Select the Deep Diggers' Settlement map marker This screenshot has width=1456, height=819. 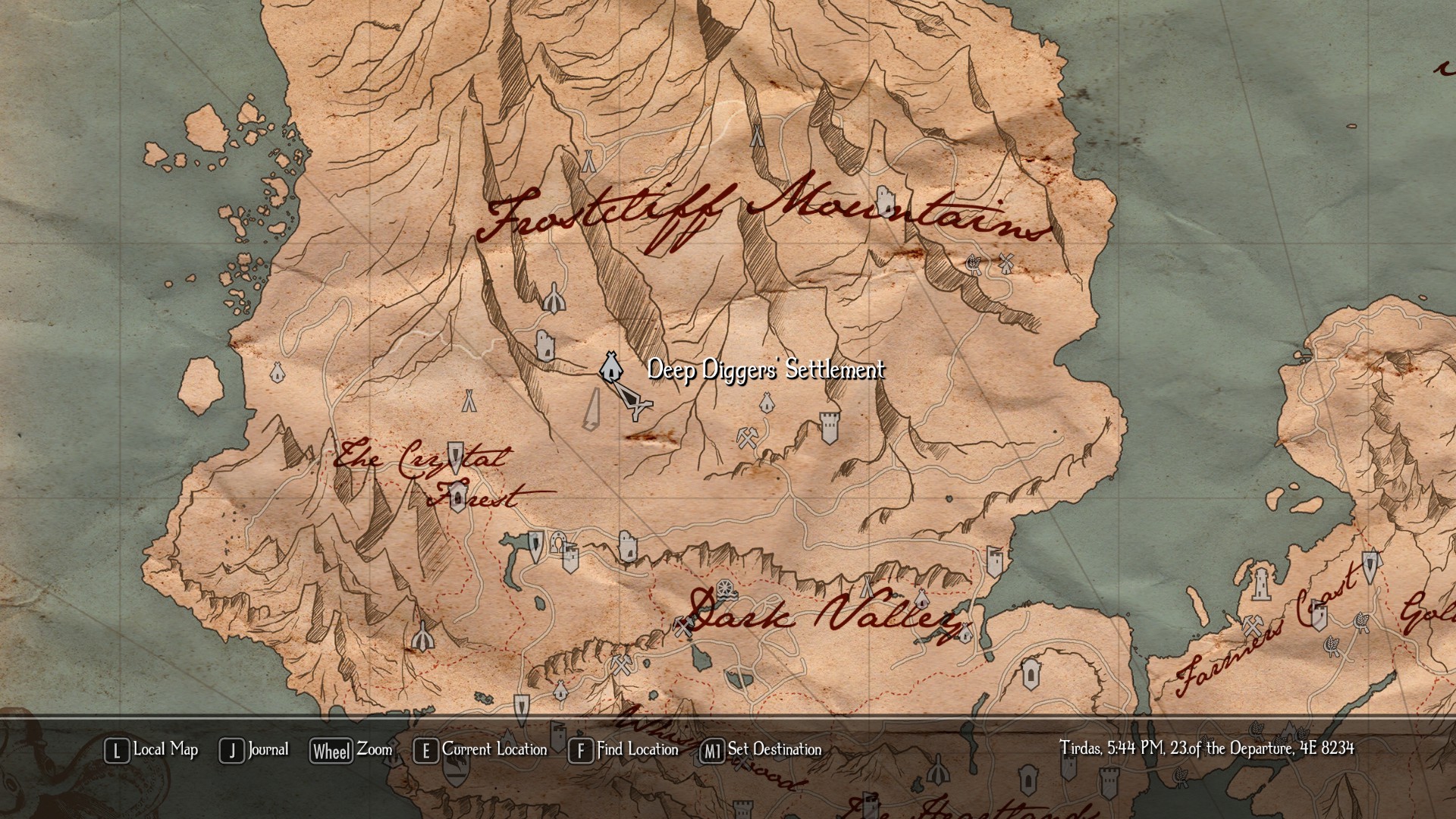[x=610, y=367]
